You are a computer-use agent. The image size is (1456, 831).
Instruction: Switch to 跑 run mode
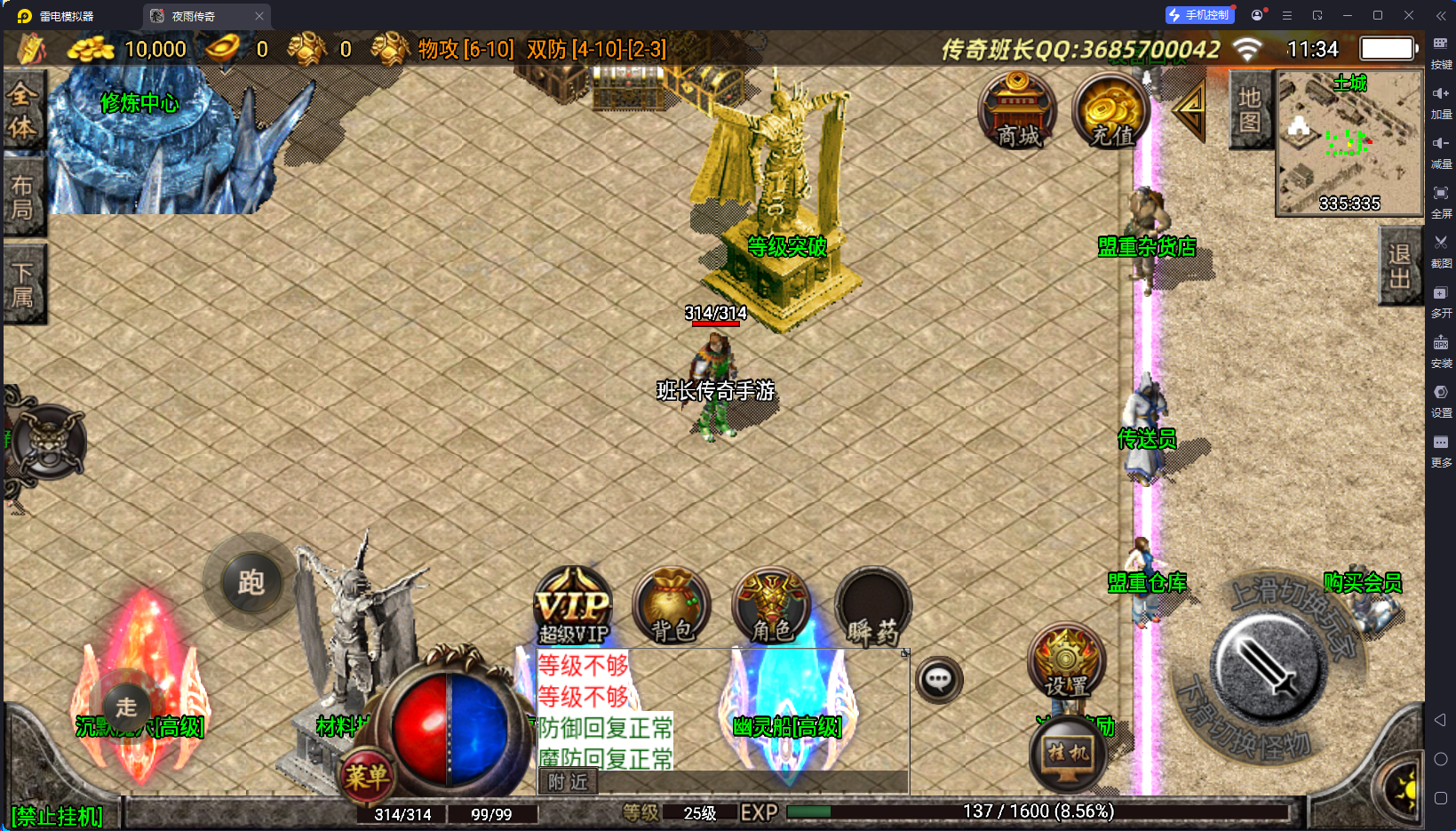(x=251, y=583)
